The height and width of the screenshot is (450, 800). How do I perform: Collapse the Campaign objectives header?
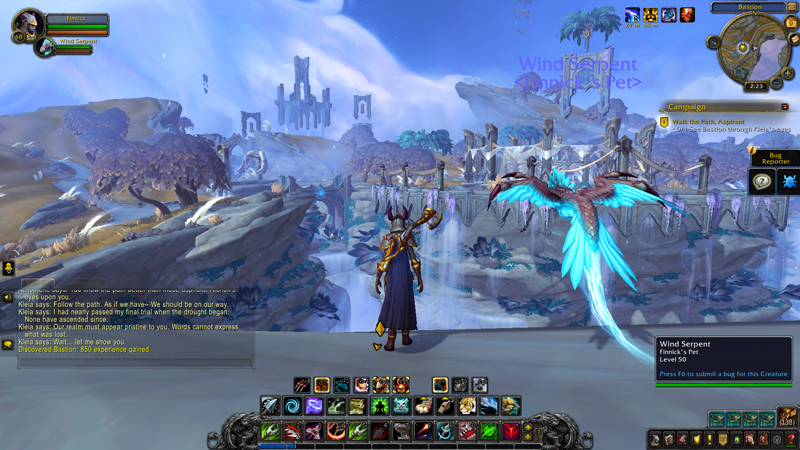[x=785, y=107]
